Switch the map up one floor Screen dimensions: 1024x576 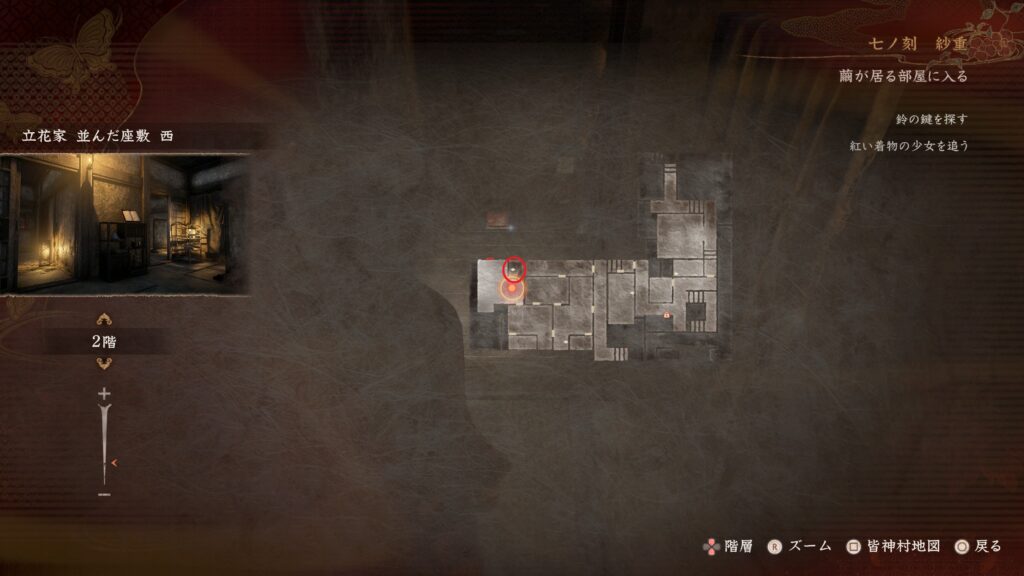click(x=103, y=320)
